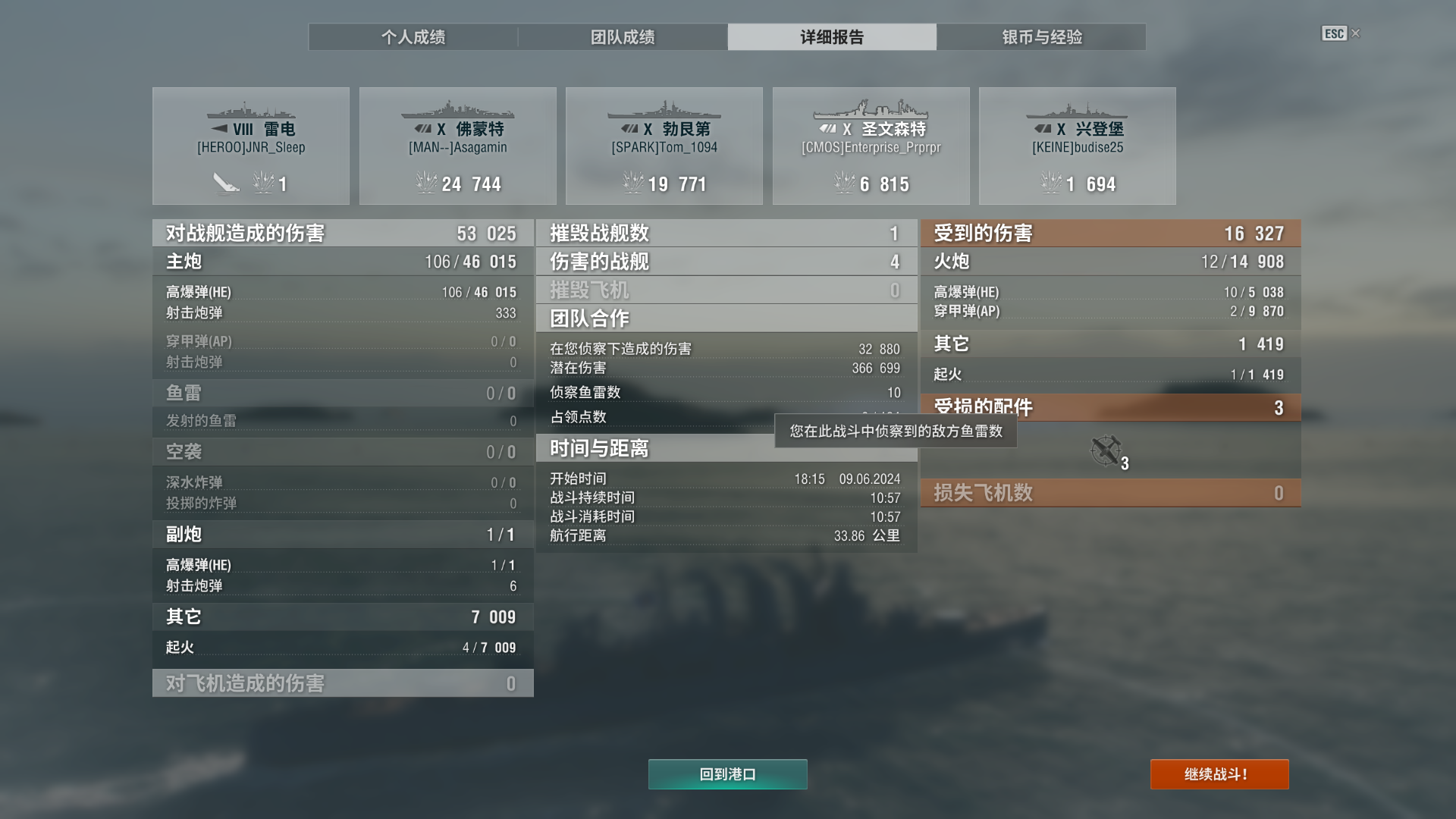Screen dimensions: 1456x819
Task: Switch to the 个人成绩 tab
Action: pyautogui.click(x=413, y=36)
